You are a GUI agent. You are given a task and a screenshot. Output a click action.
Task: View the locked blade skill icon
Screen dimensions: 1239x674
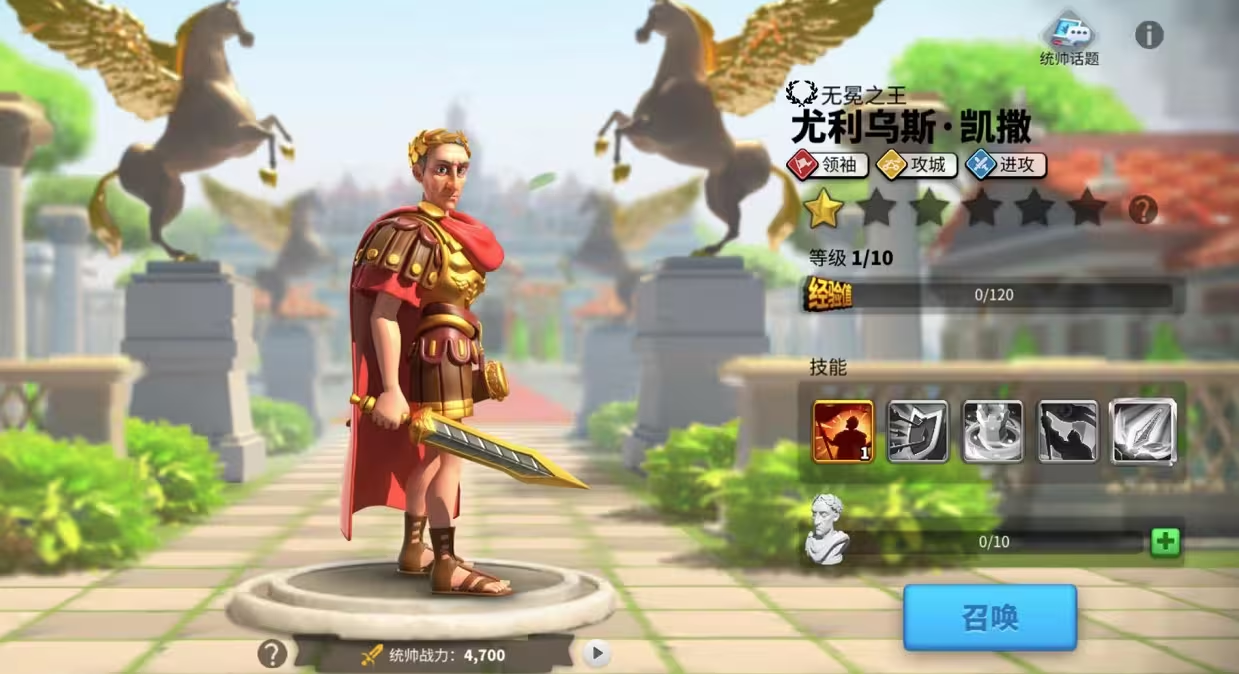pyautogui.click(x=1142, y=431)
